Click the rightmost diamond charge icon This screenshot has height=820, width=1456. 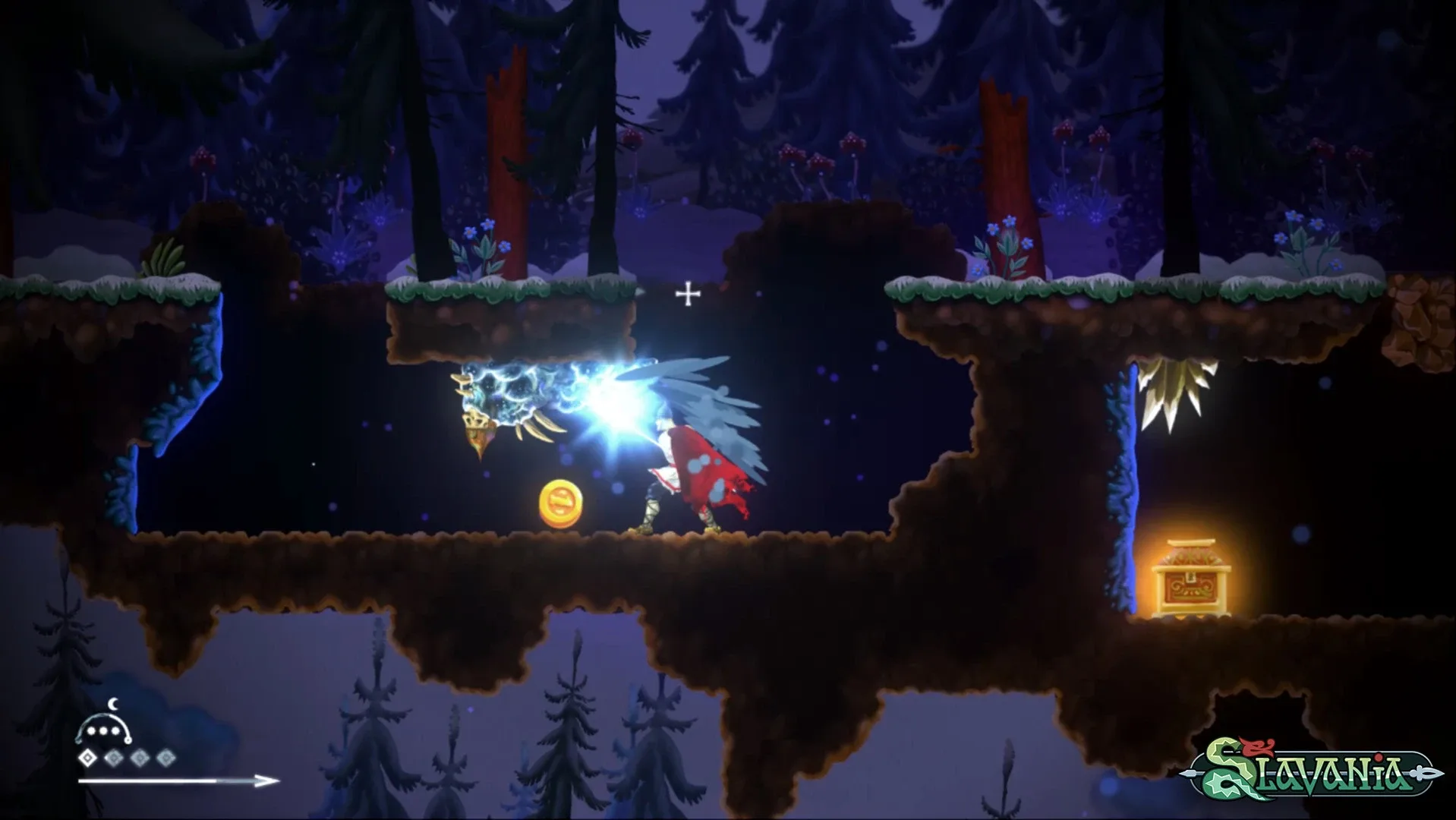(165, 758)
